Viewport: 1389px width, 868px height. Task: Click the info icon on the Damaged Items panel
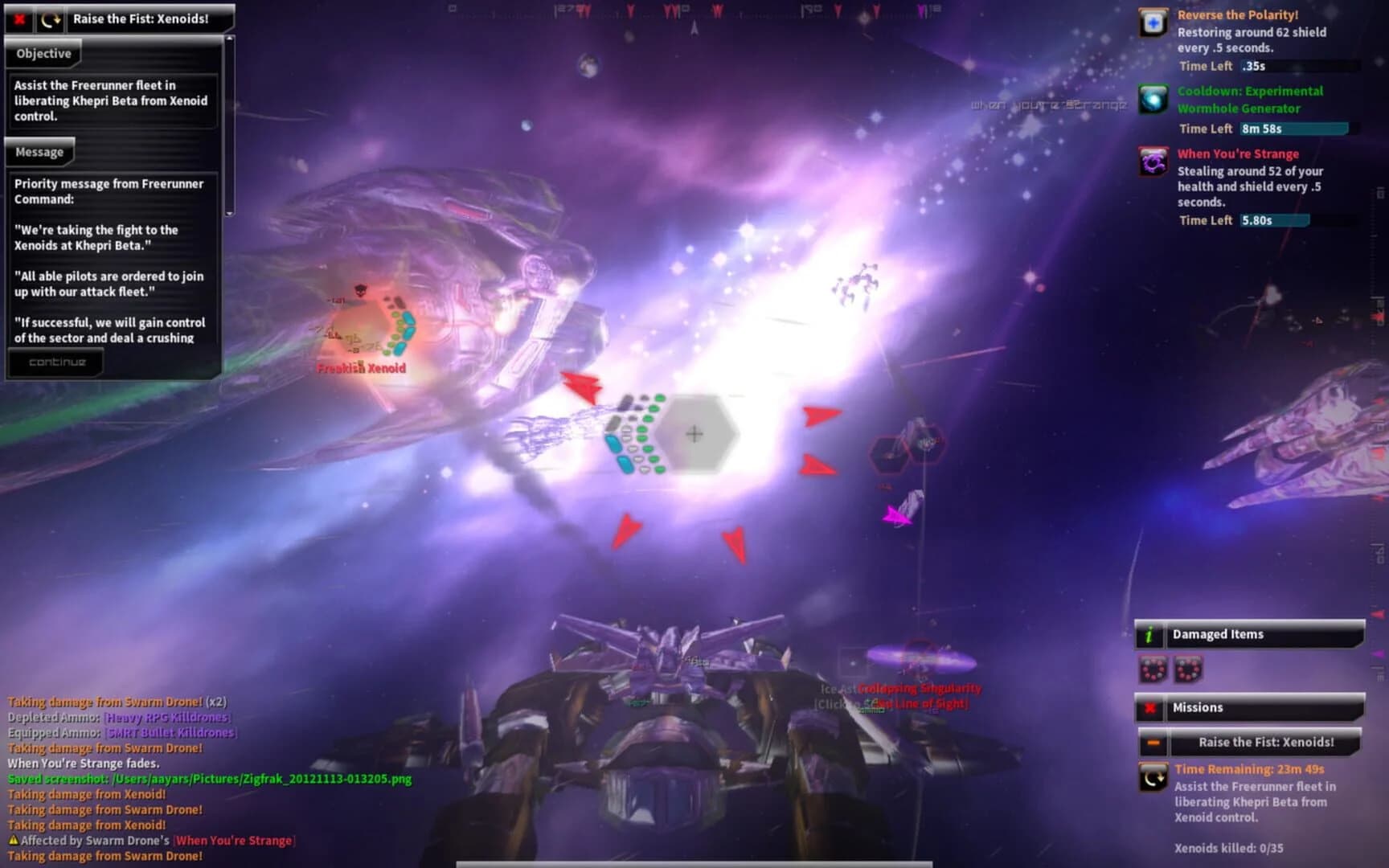[1149, 634]
